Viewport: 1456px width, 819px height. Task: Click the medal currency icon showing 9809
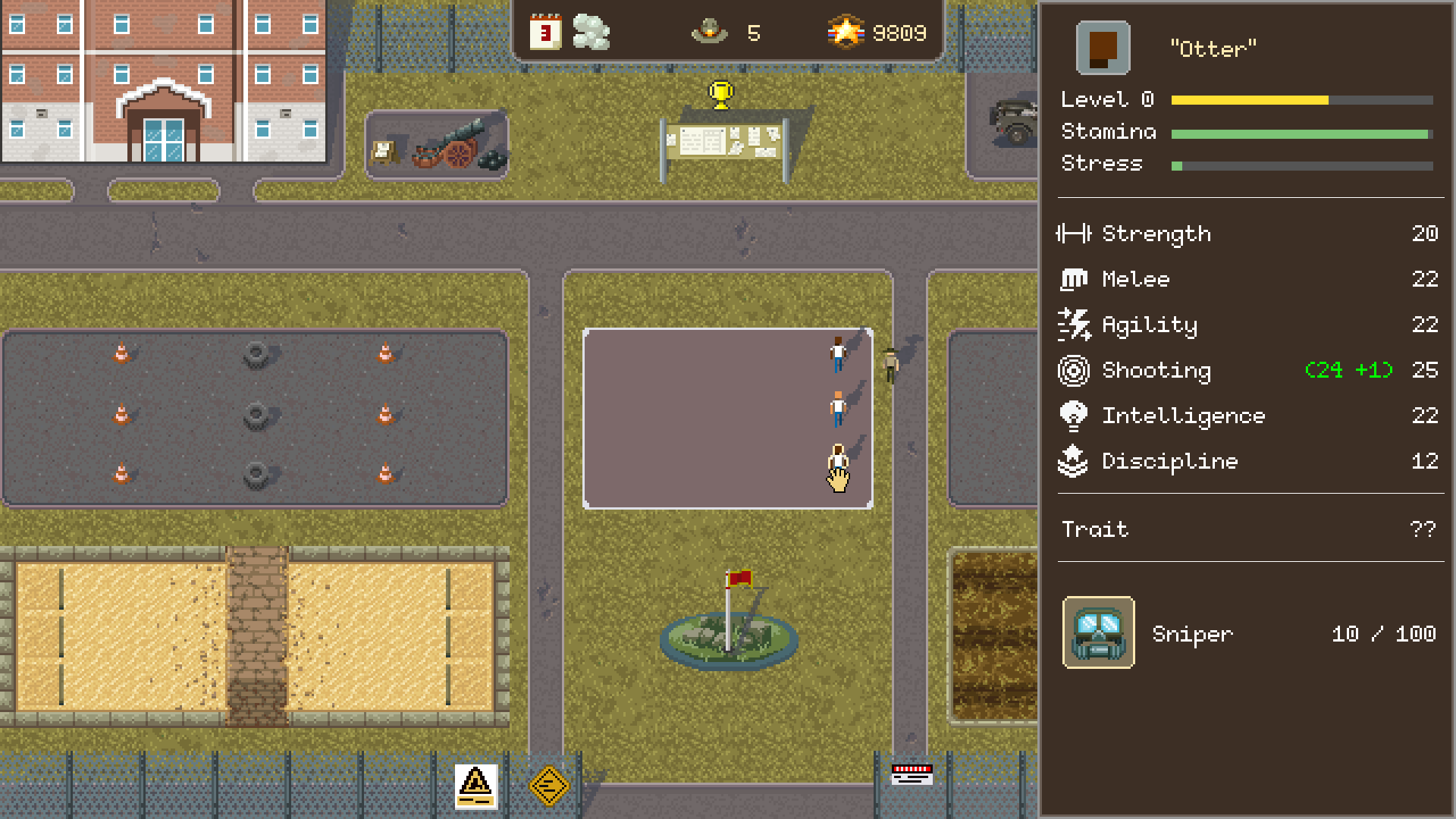click(844, 32)
